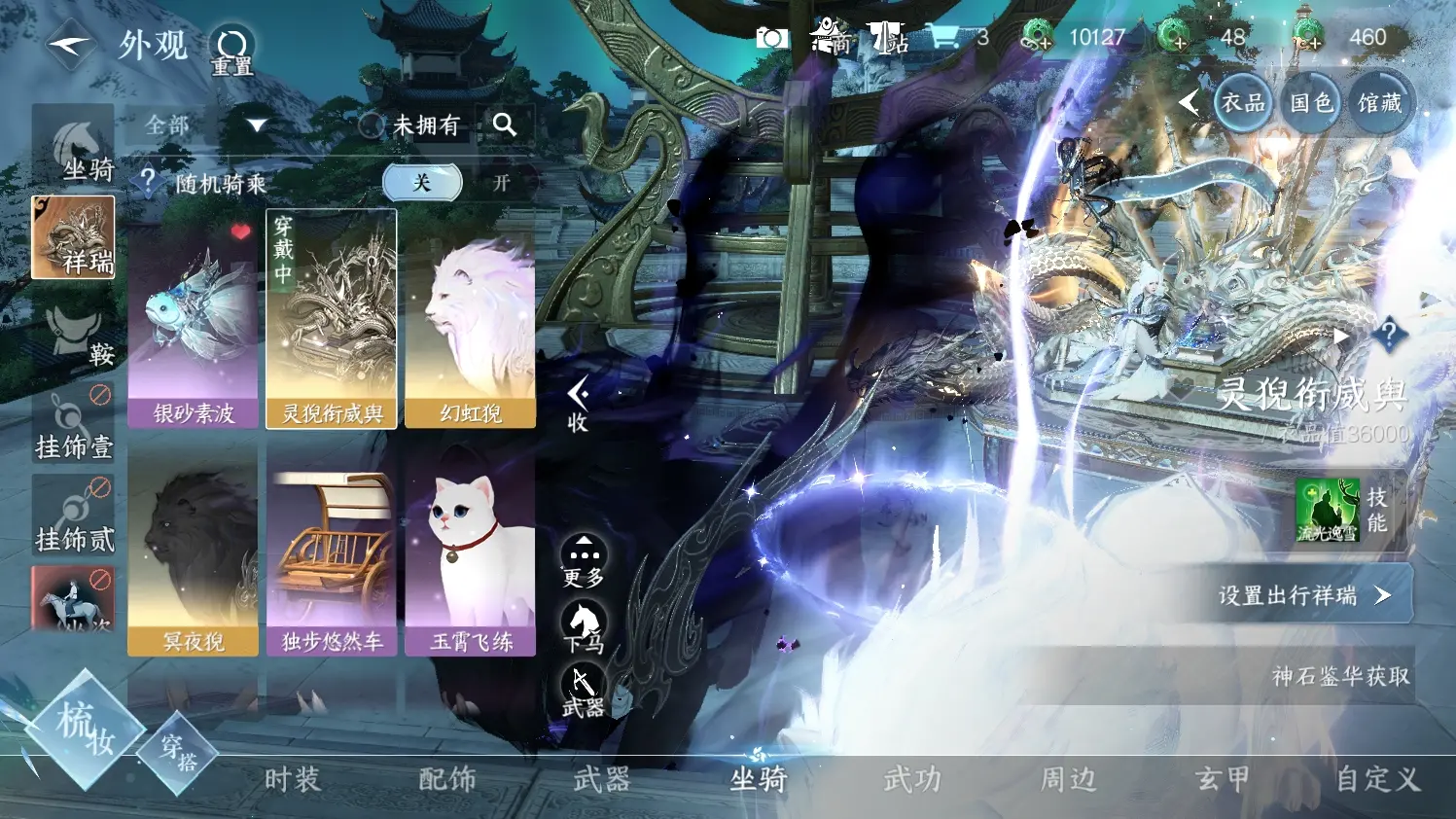
Task: Go back using the top-left arrow
Action: click(68, 45)
